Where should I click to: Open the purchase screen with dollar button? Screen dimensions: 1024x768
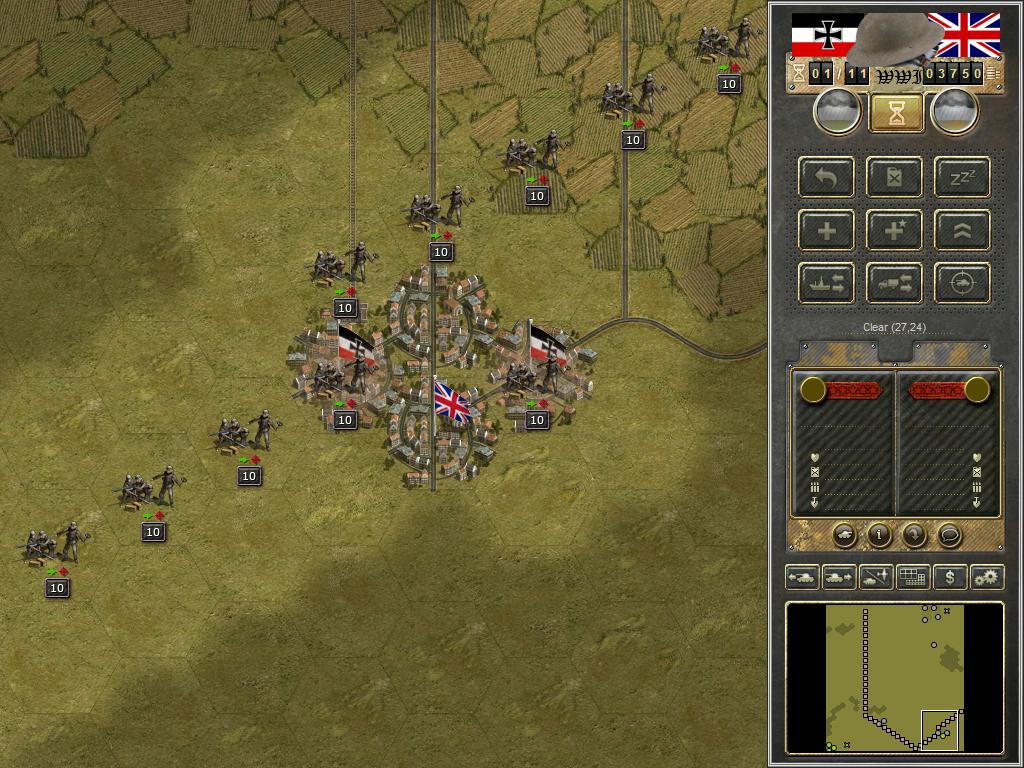point(950,577)
